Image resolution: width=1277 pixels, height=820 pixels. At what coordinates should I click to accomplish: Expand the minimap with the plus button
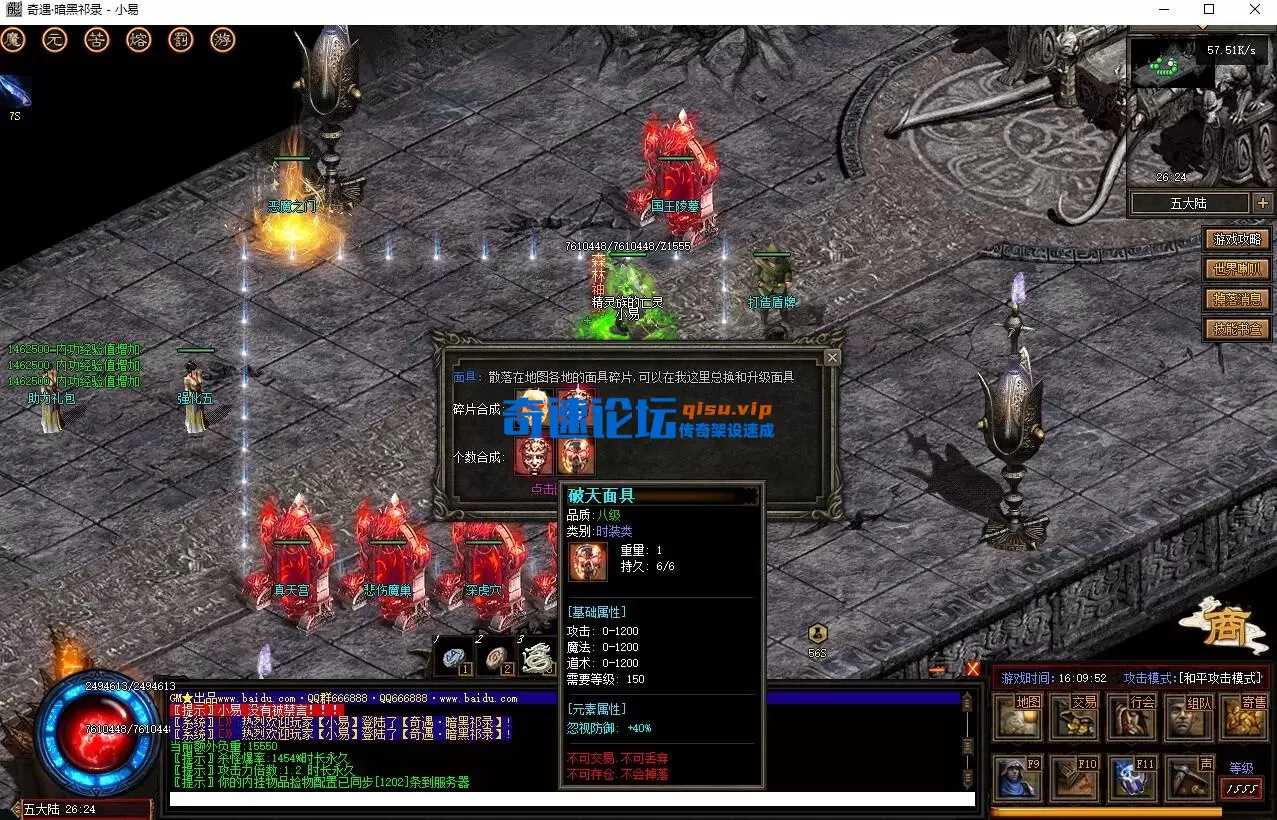coord(1263,203)
